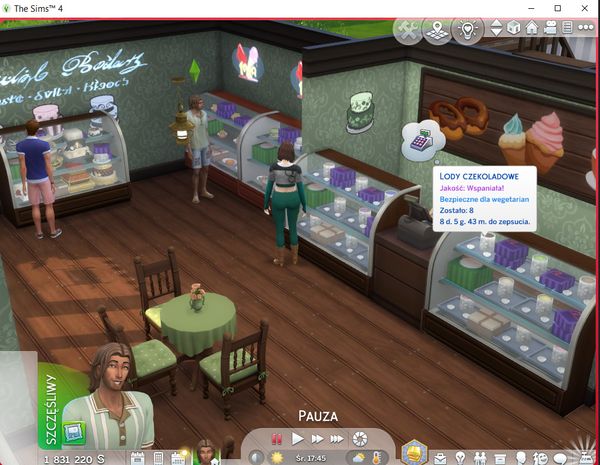Click the house-shaped home lot button

tap(533, 28)
